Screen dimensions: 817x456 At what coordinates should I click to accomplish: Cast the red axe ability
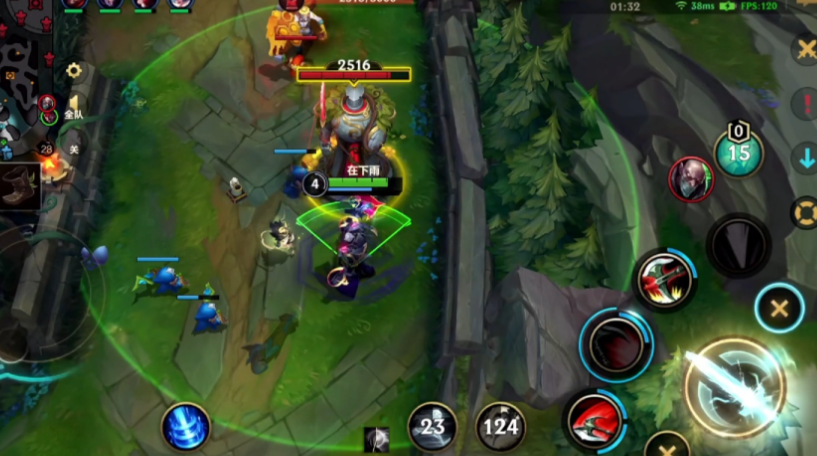595,421
